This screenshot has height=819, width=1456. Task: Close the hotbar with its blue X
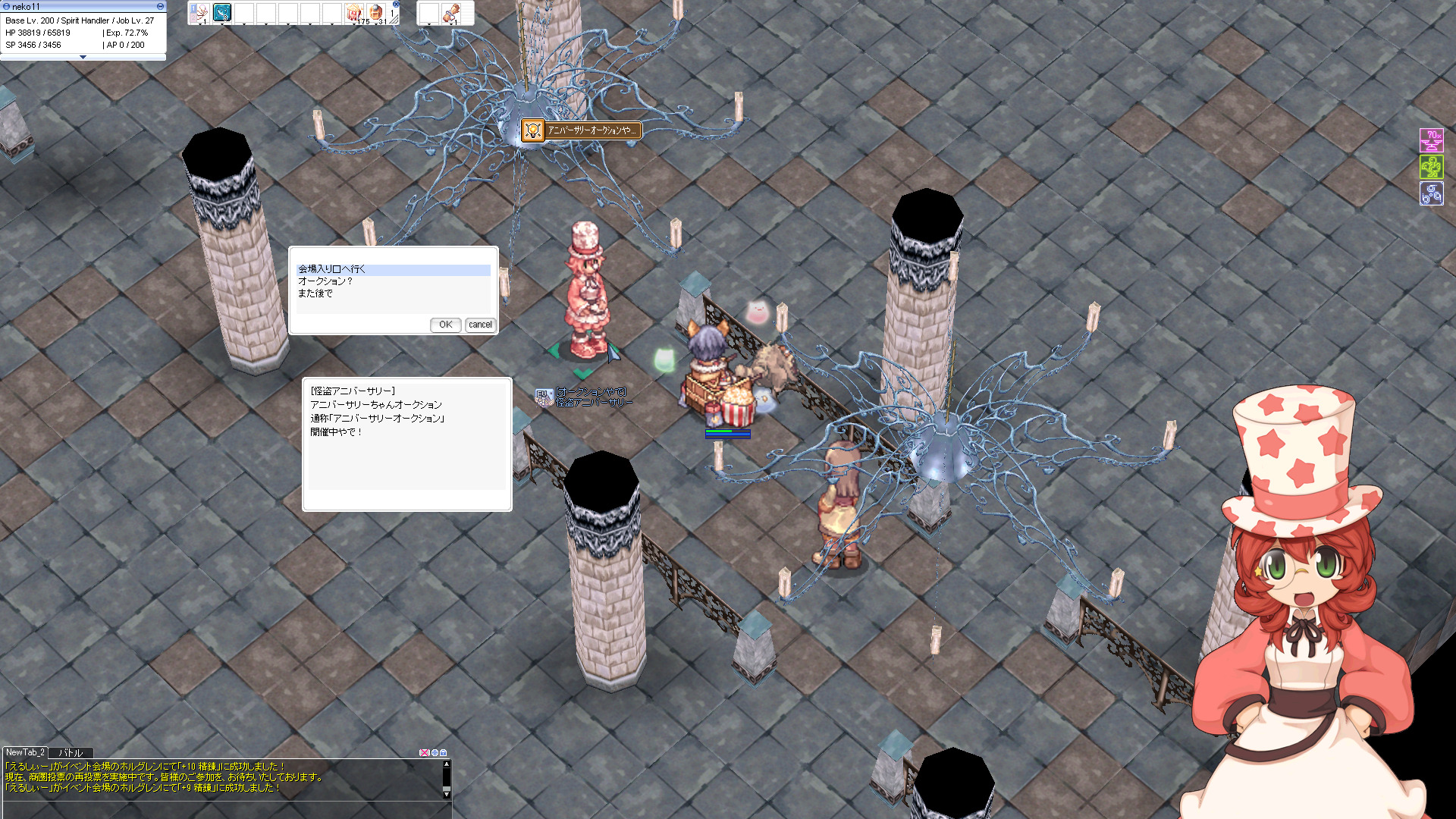396,4
